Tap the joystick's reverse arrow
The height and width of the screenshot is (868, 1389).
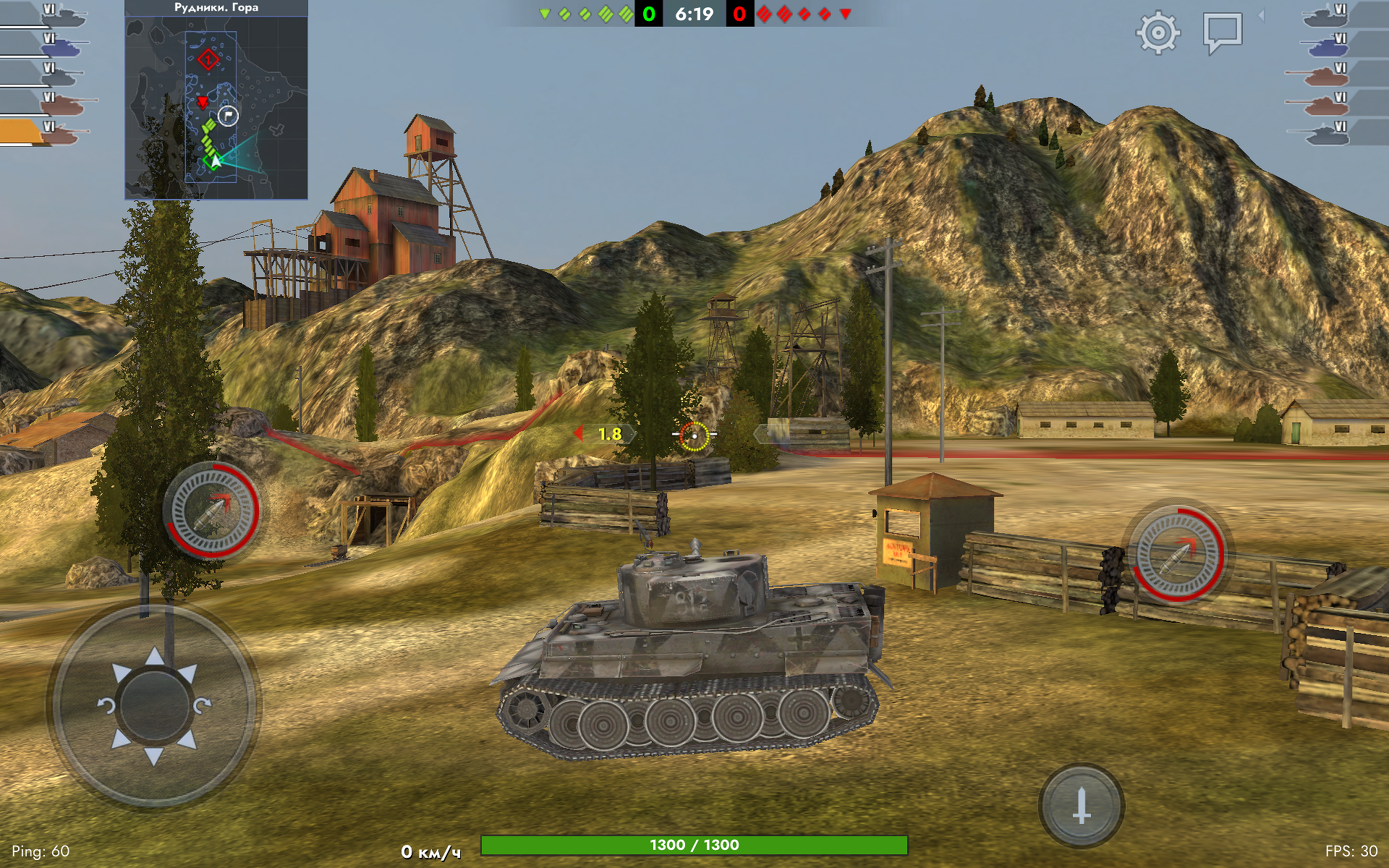click(x=154, y=756)
